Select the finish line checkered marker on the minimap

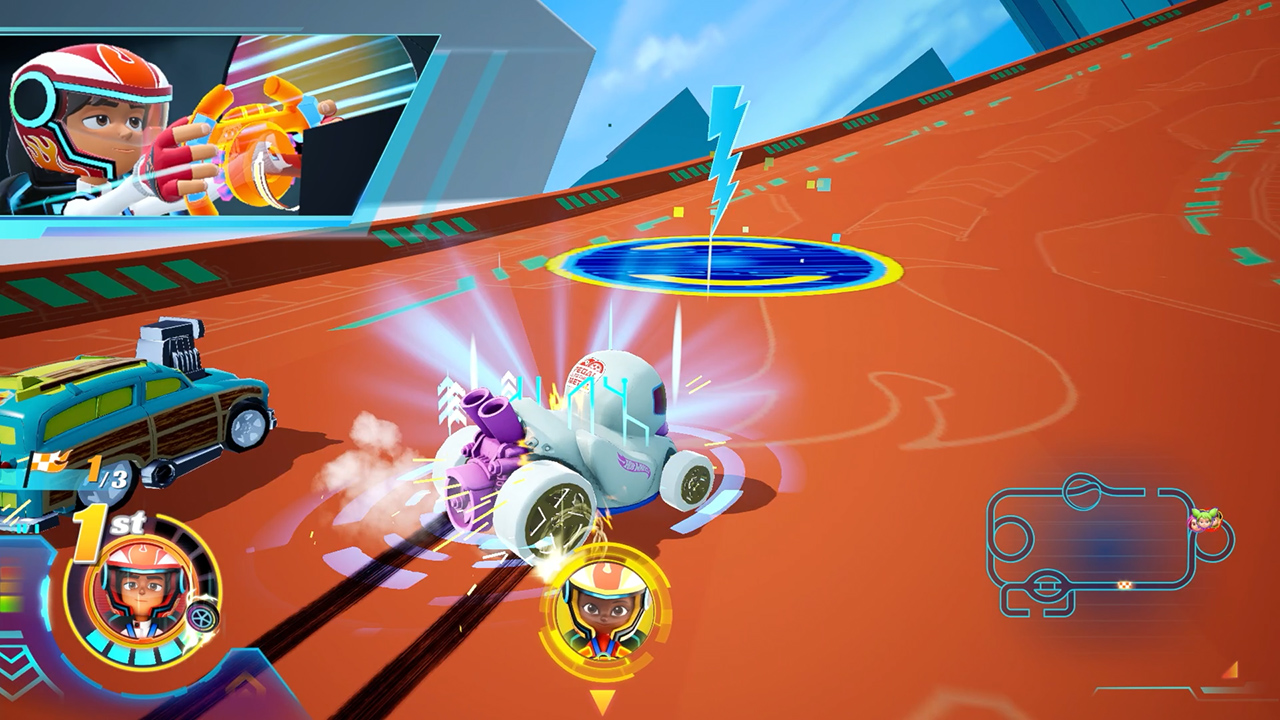[x=1124, y=586]
